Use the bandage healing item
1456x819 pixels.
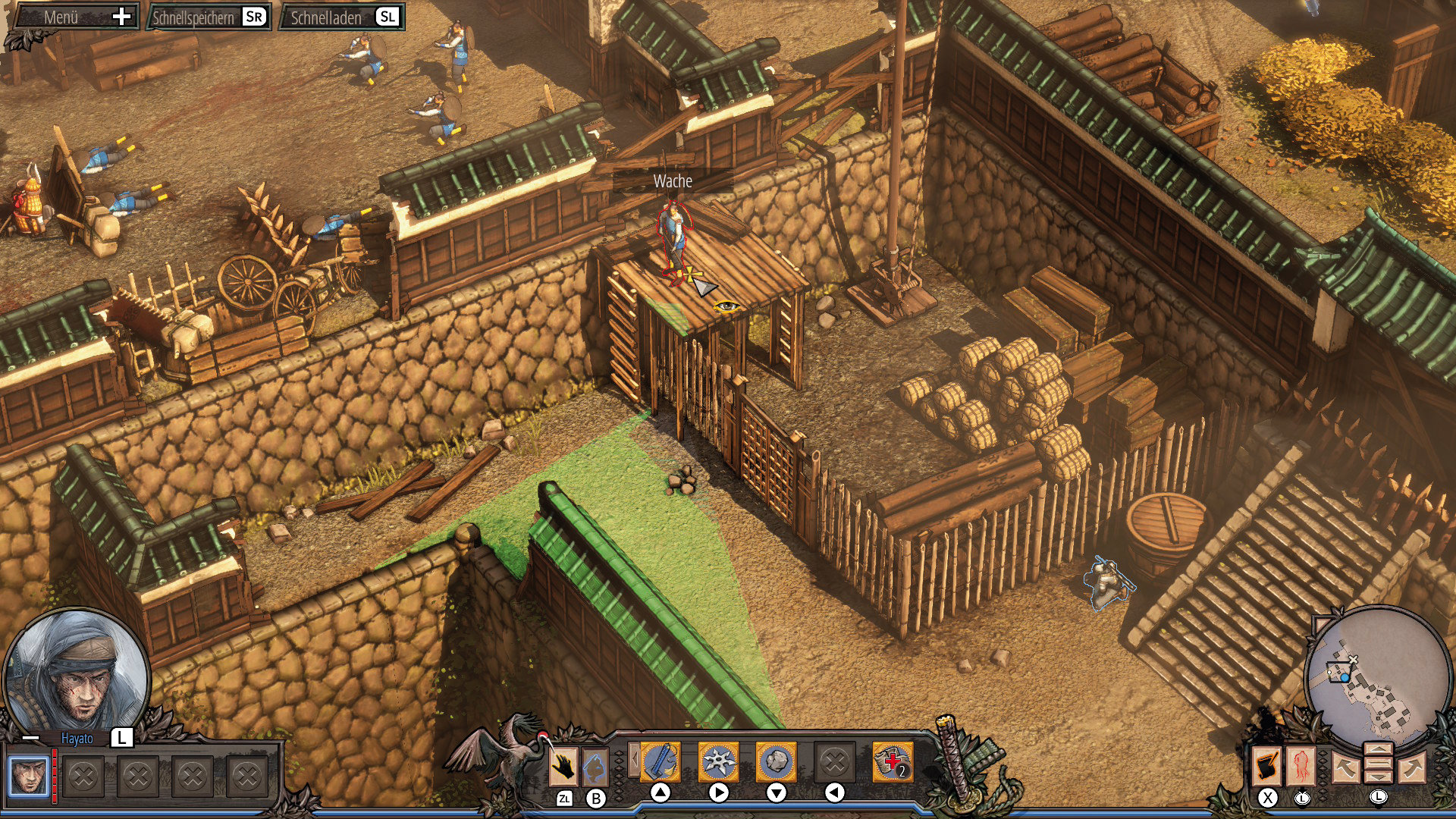coord(892,761)
